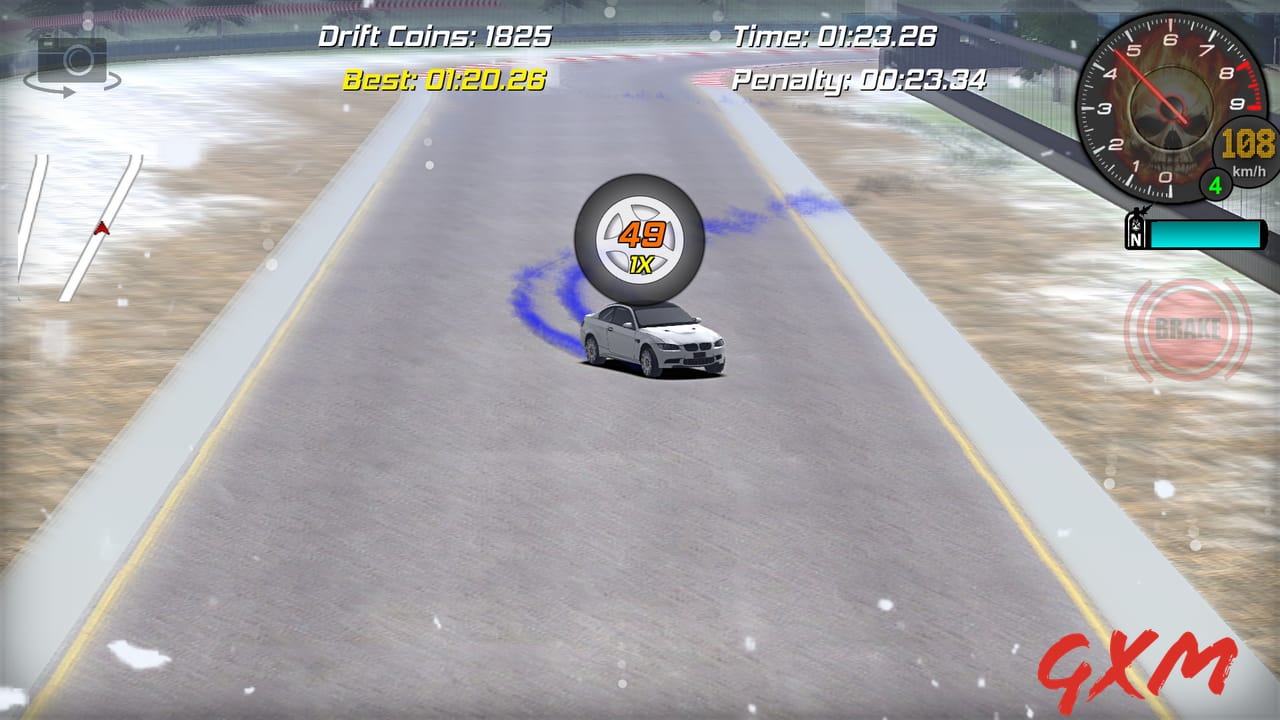This screenshot has width=1280, height=720.
Task: Click the track minimap
Action: pos(80,228)
